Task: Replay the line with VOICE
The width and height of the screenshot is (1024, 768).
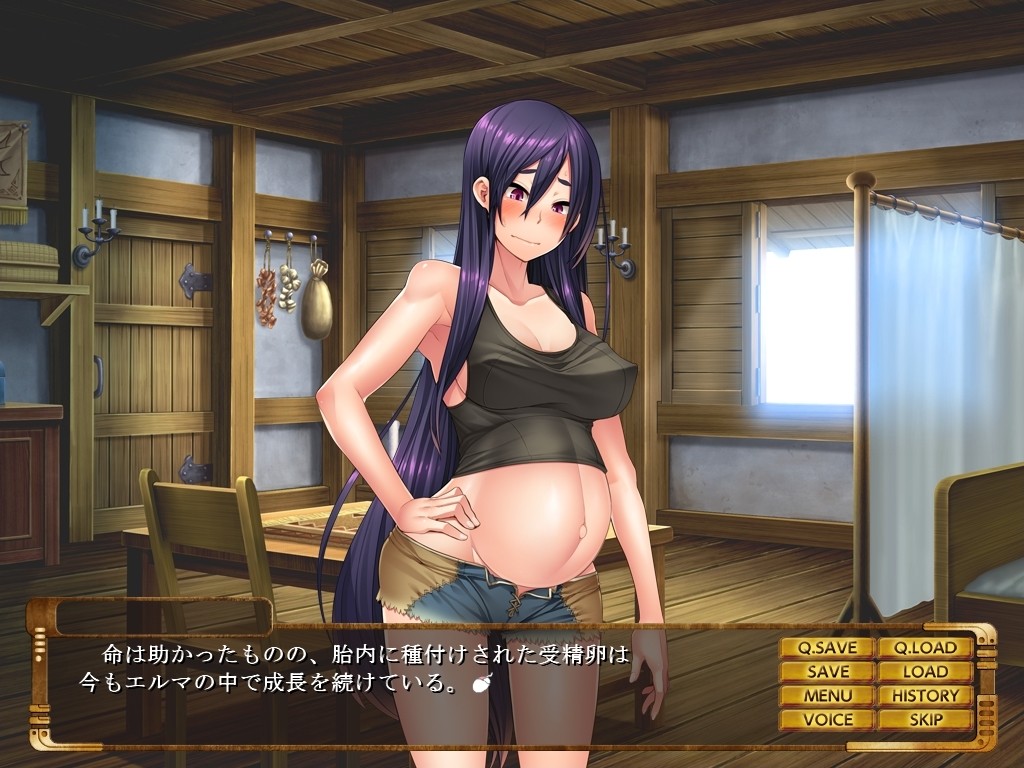Action: pos(827,719)
